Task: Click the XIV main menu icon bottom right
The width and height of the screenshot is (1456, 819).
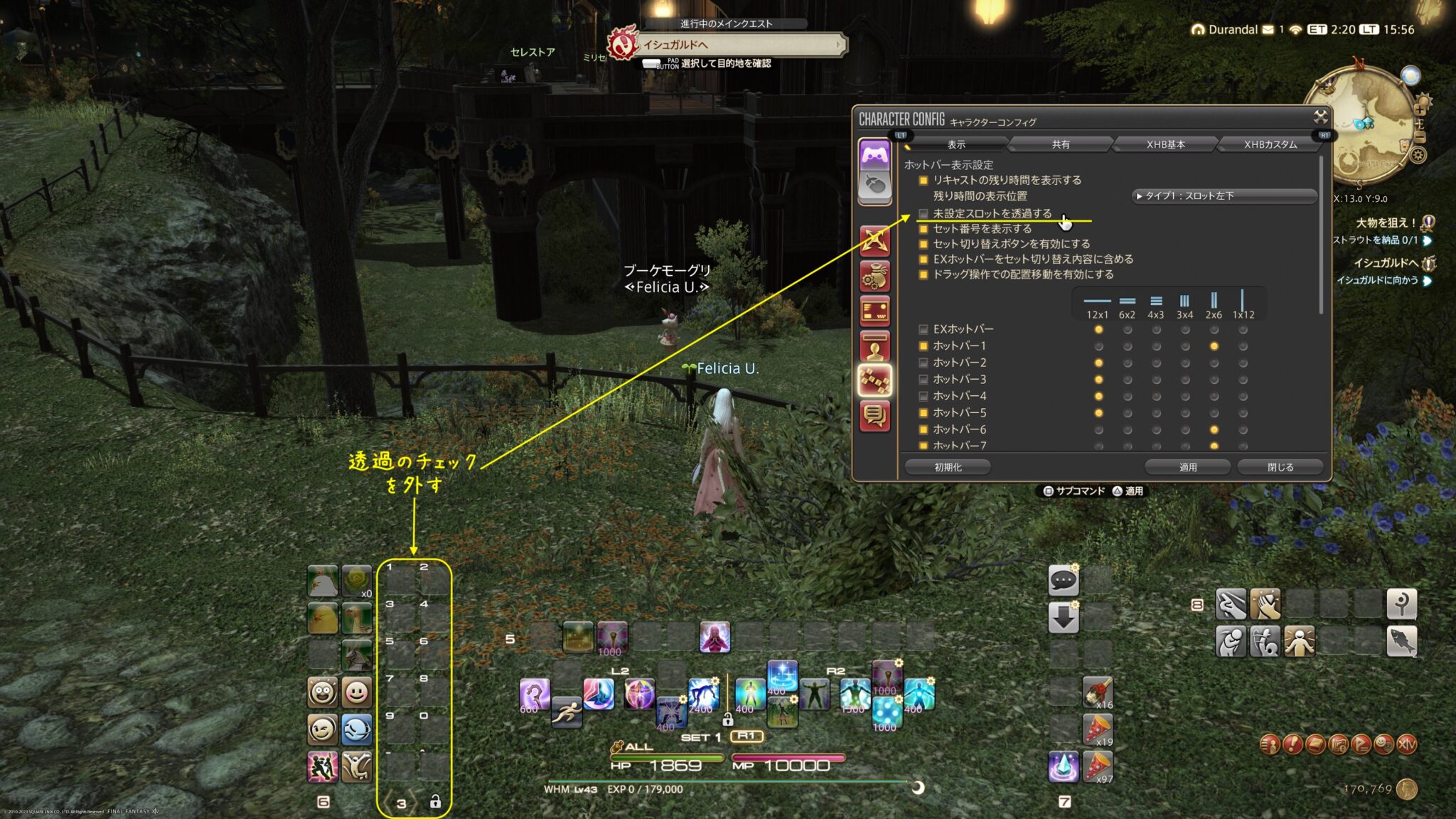Action: point(1408,745)
